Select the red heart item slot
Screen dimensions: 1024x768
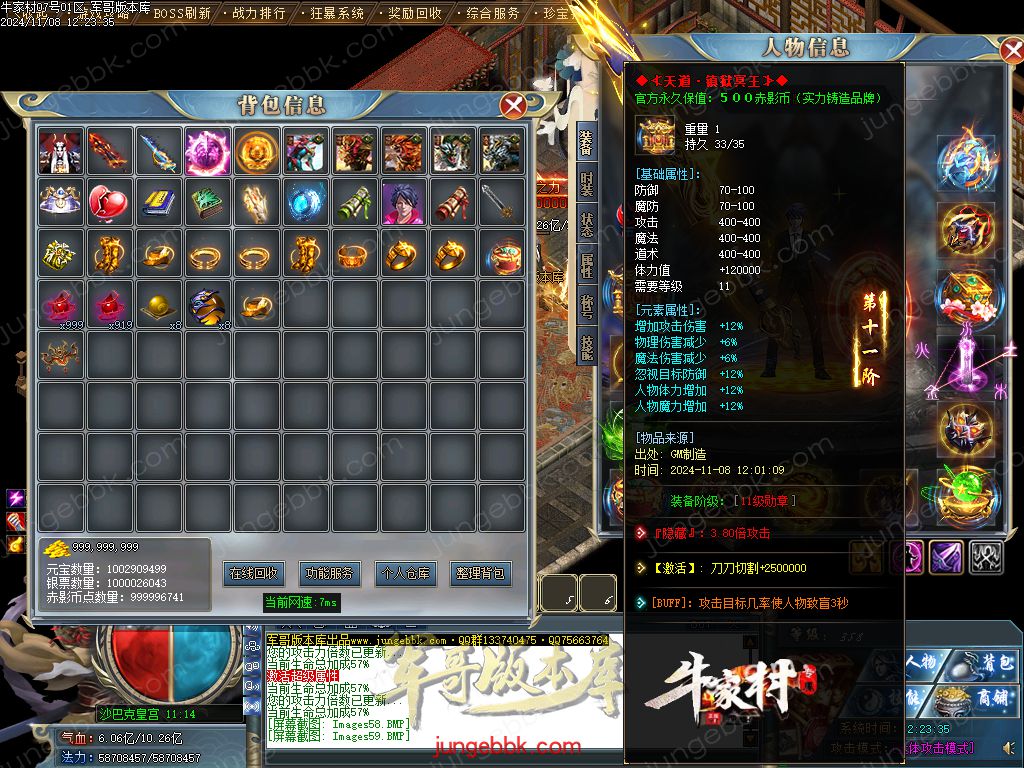109,203
